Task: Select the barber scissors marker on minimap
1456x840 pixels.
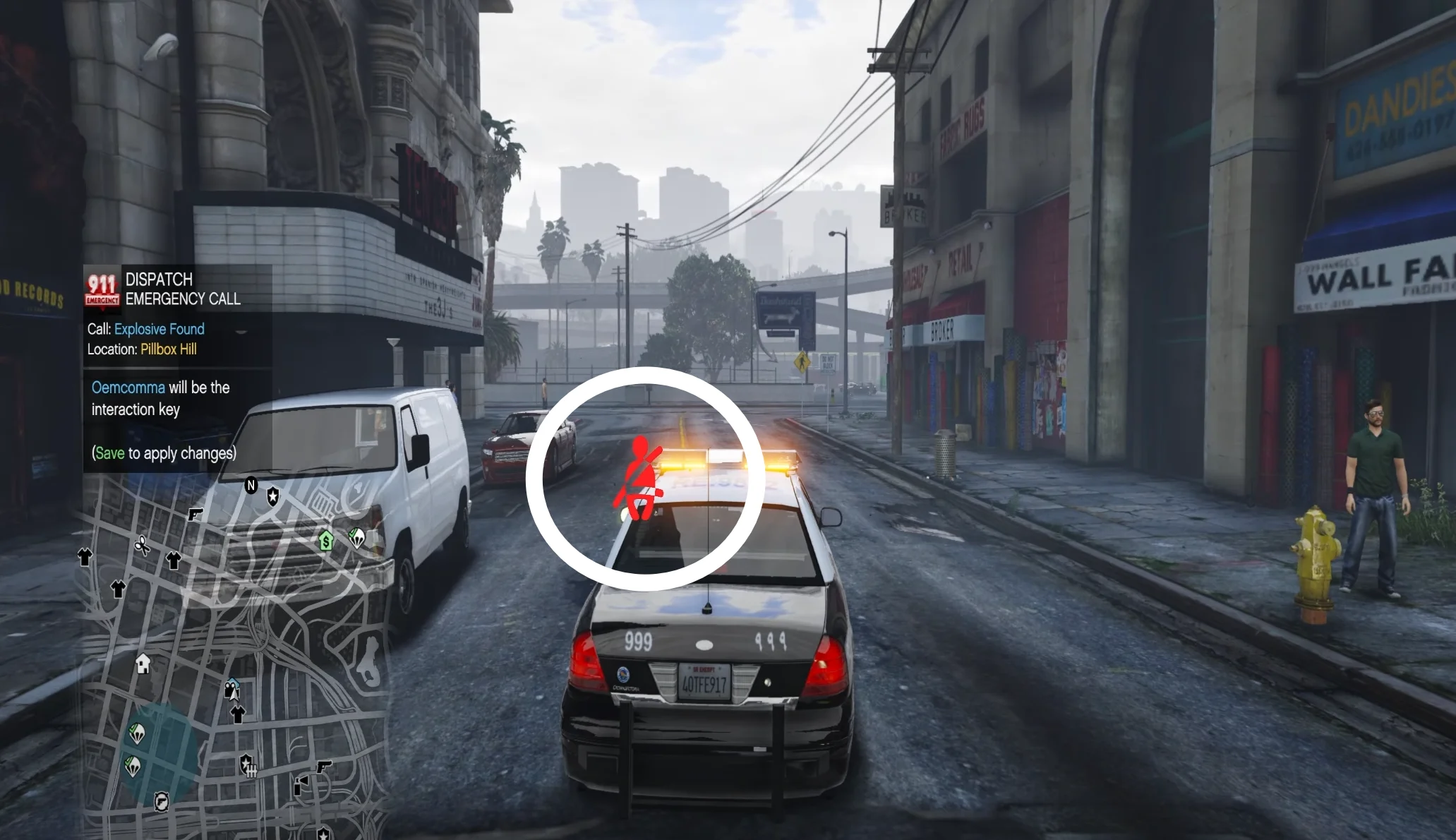Action: point(142,546)
